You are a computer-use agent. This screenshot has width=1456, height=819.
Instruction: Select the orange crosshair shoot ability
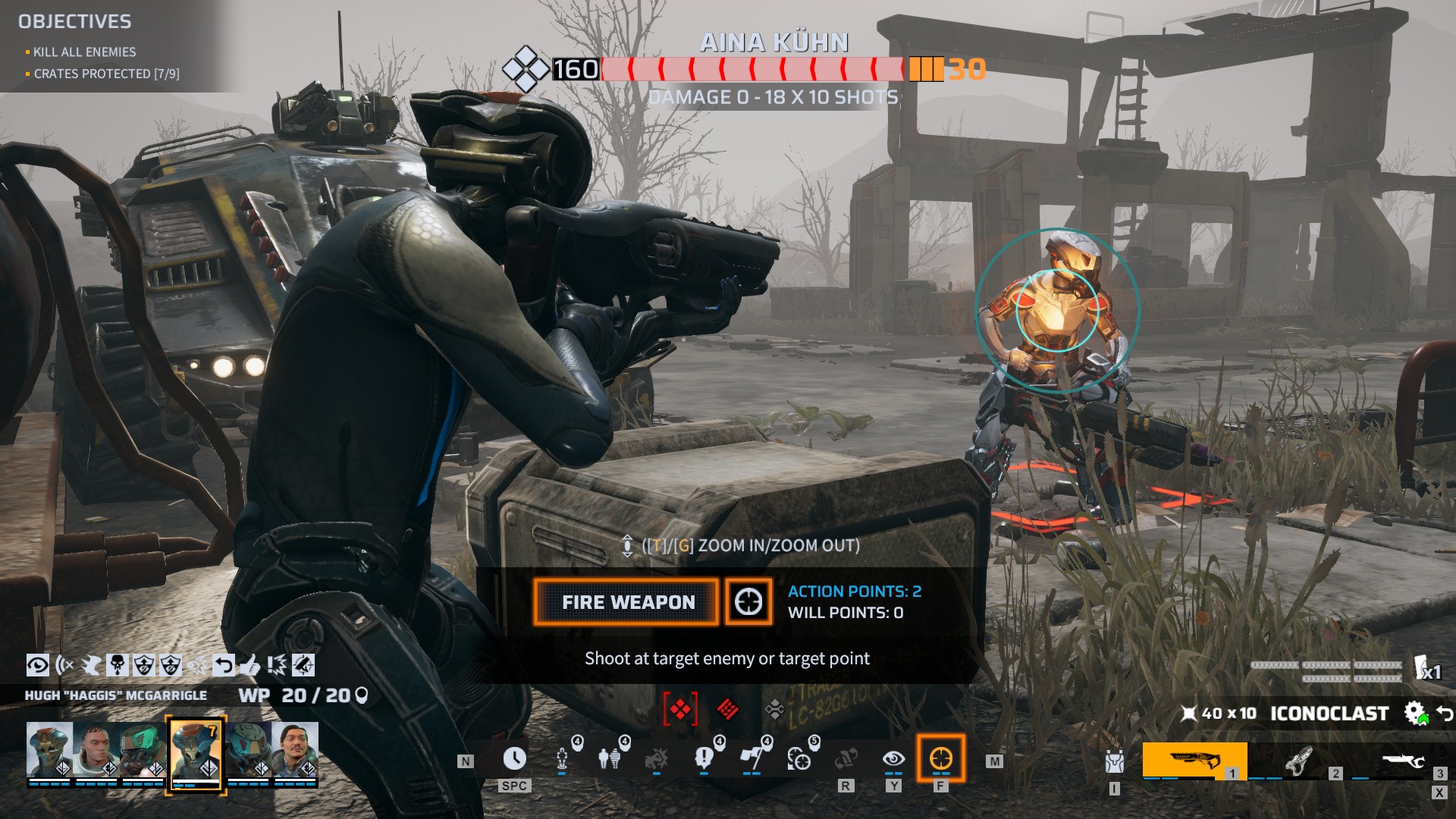click(x=940, y=758)
